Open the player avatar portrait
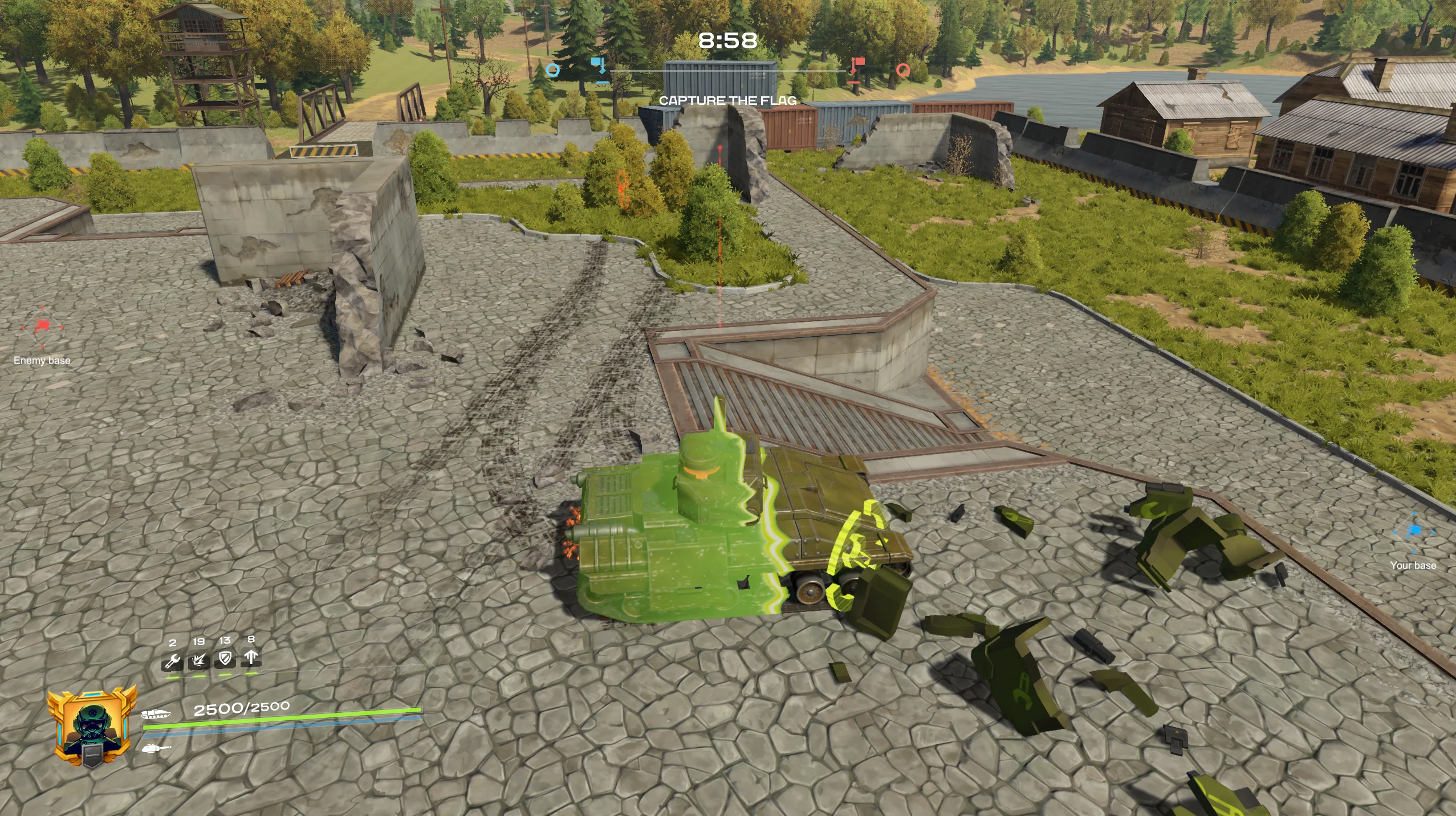The image size is (1456, 816). 91,728
